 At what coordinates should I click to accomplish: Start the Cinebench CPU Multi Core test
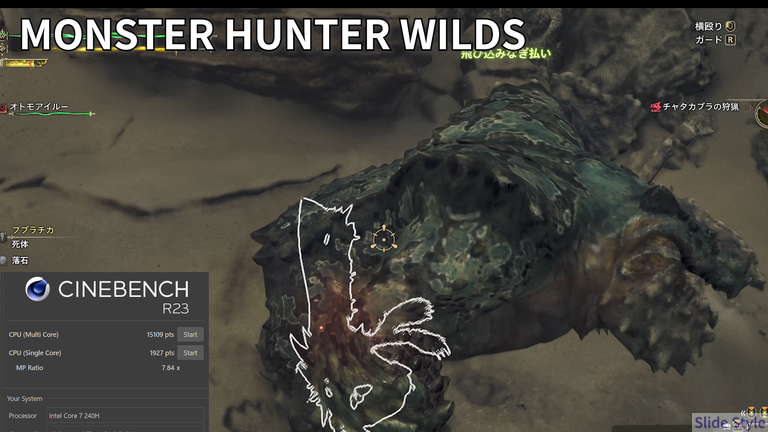point(190,334)
